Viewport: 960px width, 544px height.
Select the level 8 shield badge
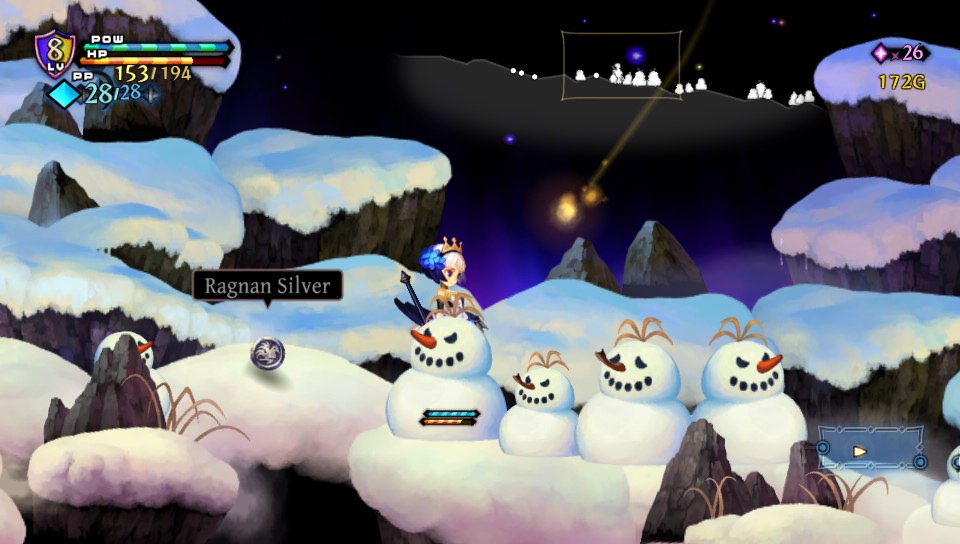(54, 52)
